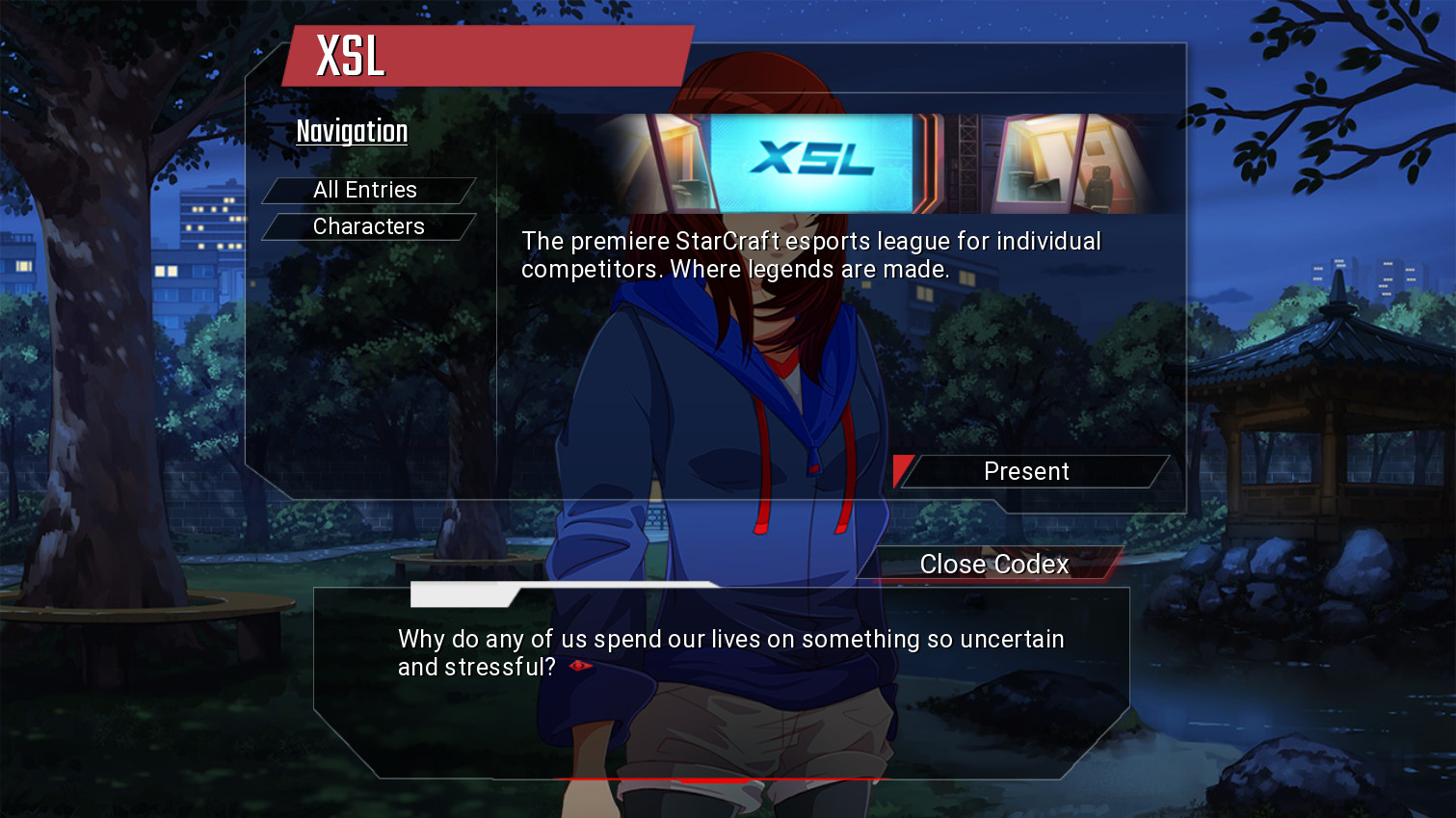This screenshot has height=818, width=1456.
Task: Click the All Entries navigation link
Action: 365,190
